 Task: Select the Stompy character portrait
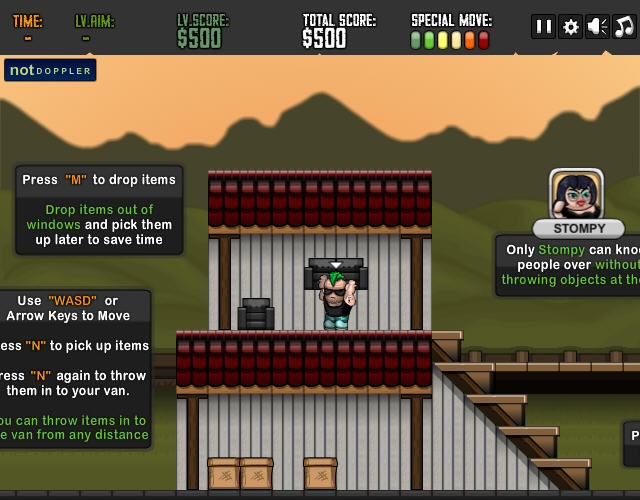point(576,194)
